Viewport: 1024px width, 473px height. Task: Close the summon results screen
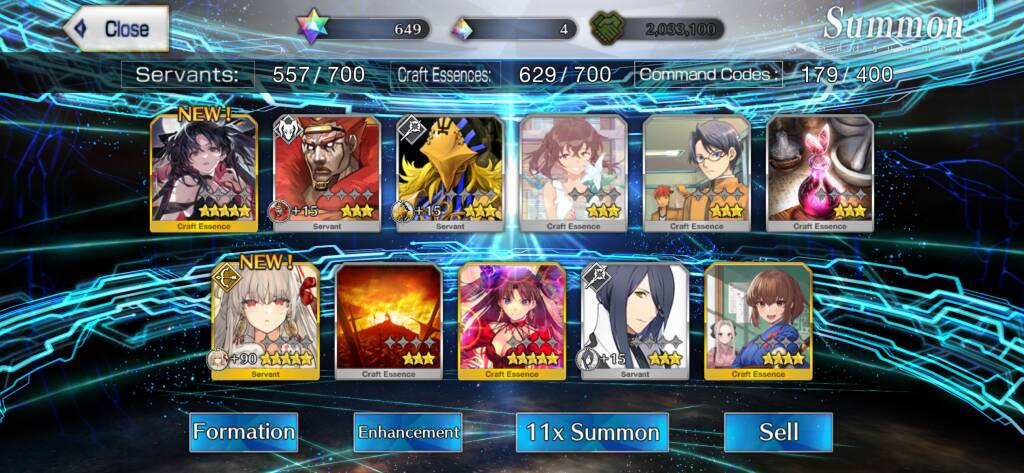(x=117, y=29)
